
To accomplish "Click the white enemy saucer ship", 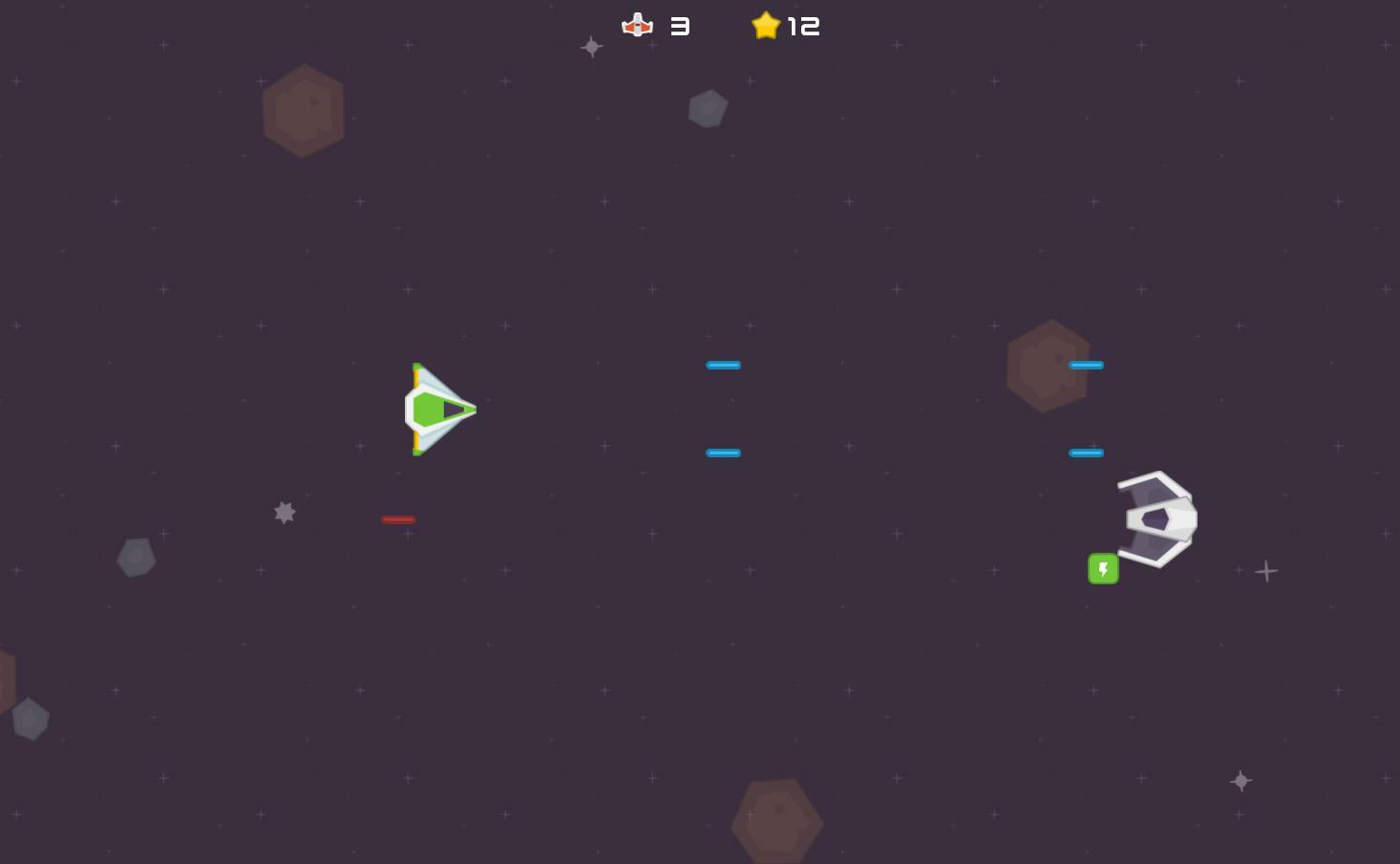I will [1156, 518].
